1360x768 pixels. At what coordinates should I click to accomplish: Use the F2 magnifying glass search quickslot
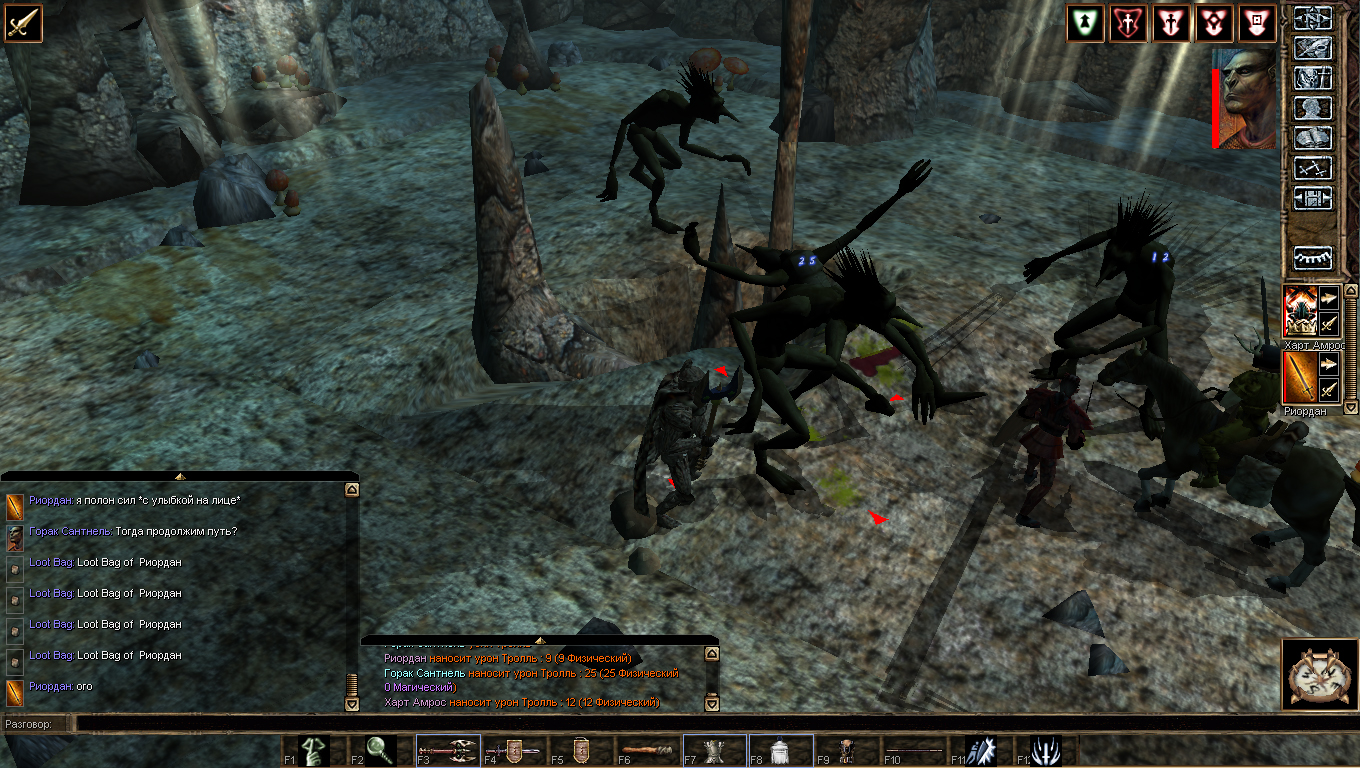[381, 751]
